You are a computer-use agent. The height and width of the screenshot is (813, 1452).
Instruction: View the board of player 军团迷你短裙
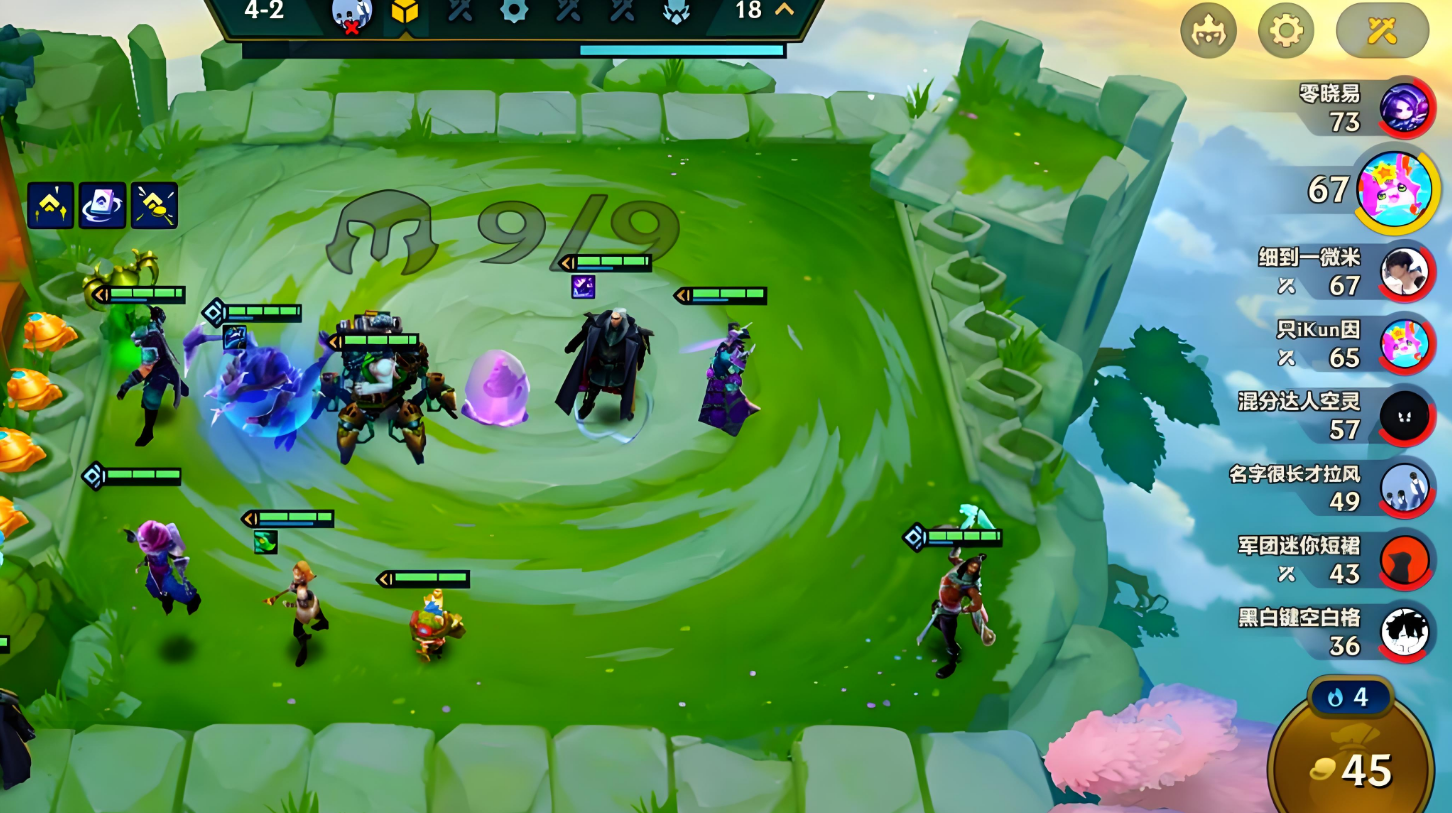pos(1404,561)
